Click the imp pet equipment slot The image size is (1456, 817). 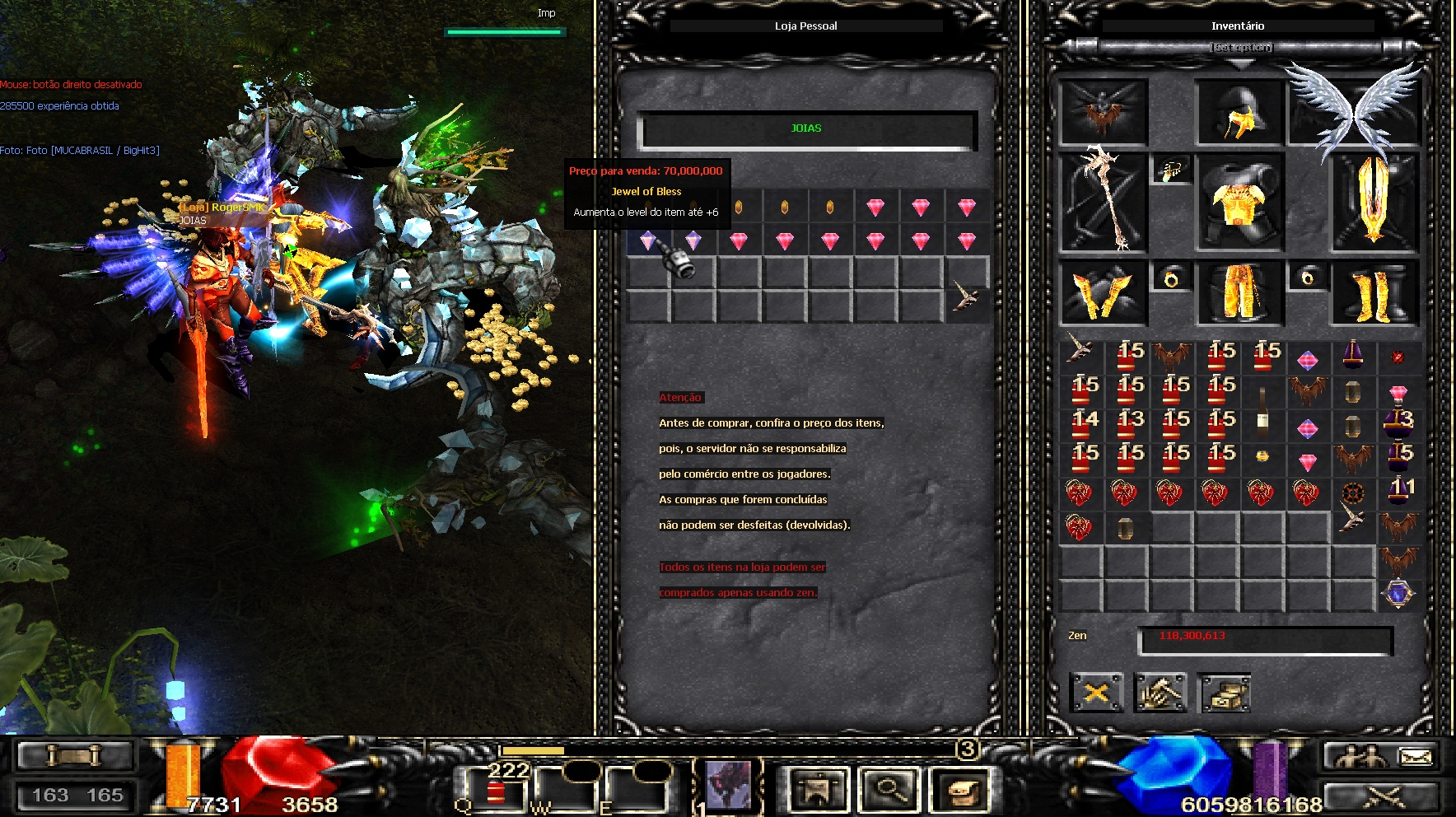click(x=1103, y=113)
